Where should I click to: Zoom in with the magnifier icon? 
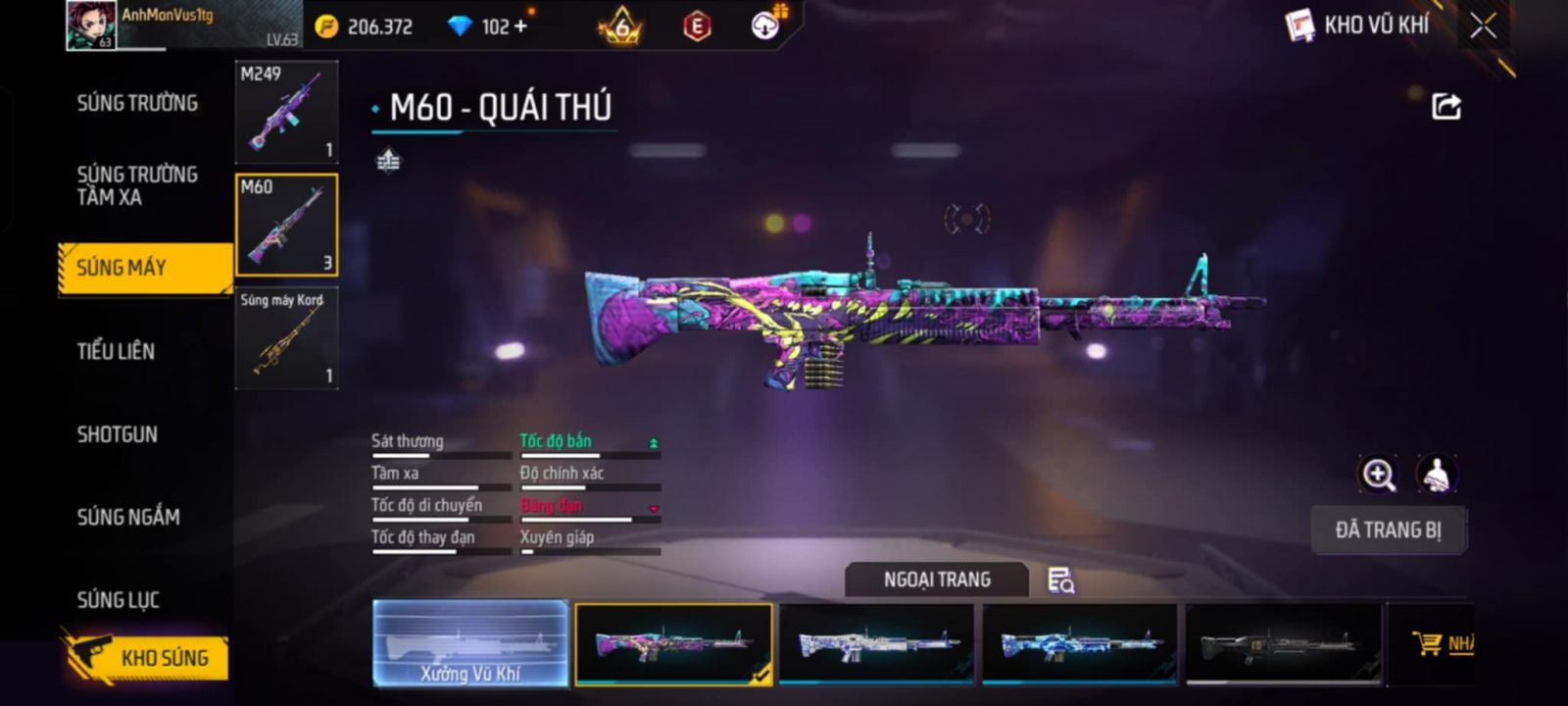[x=1378, y=475]
